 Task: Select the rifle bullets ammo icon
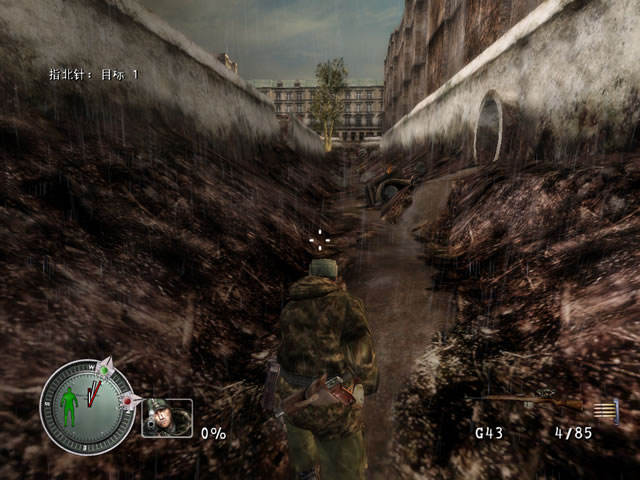[605, 410]
